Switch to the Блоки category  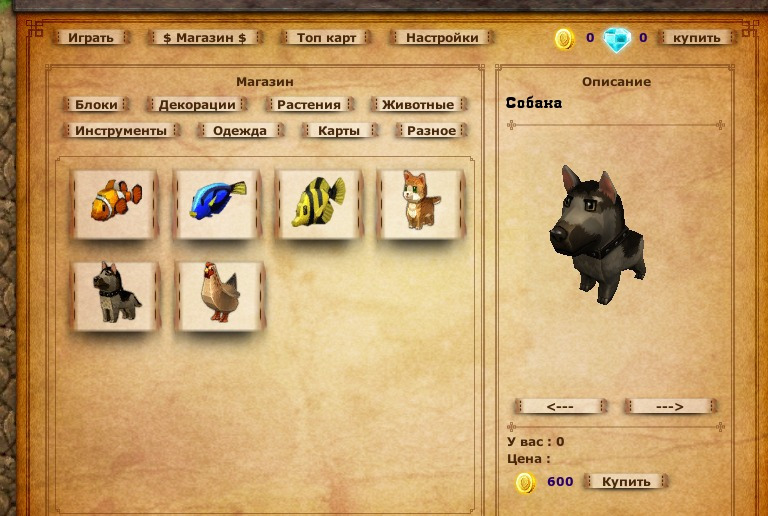(x=96, y=104)
